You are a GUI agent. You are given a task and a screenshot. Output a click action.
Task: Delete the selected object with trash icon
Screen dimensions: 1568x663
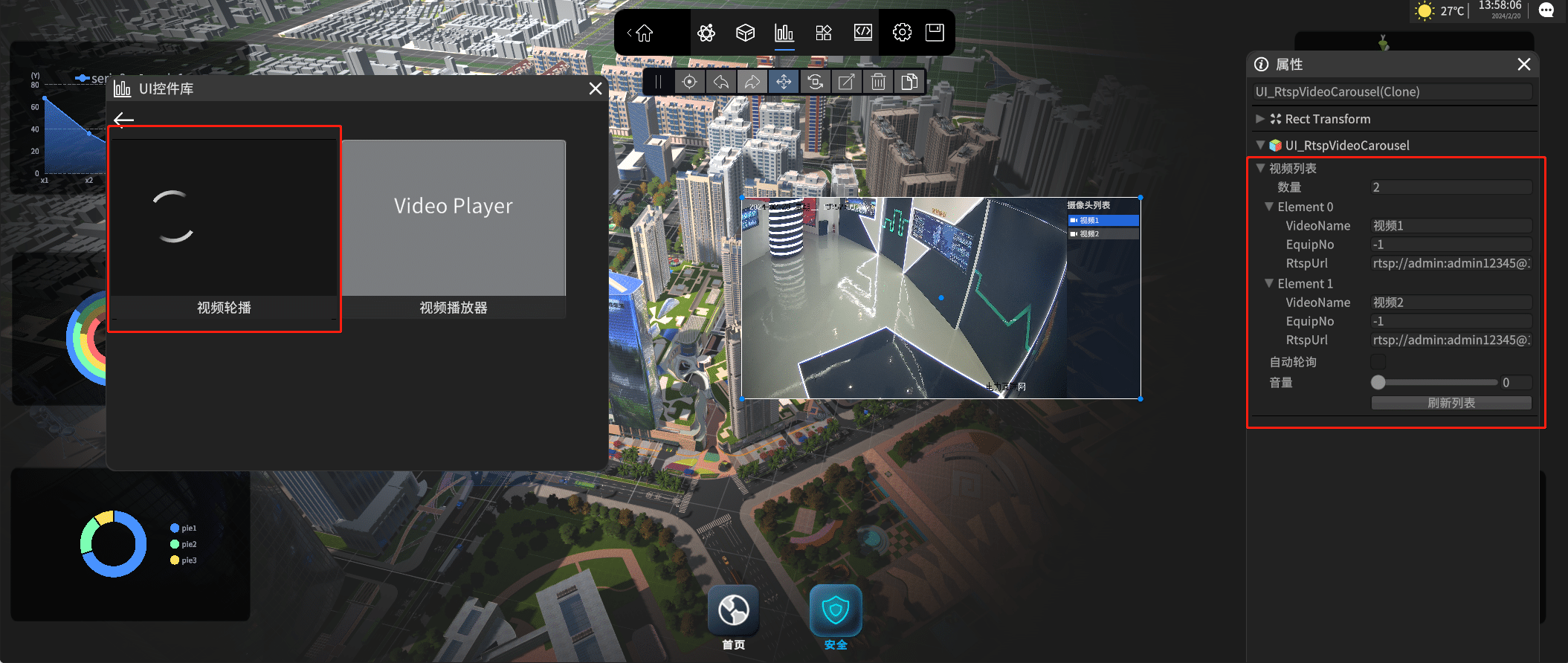[878, 82]
